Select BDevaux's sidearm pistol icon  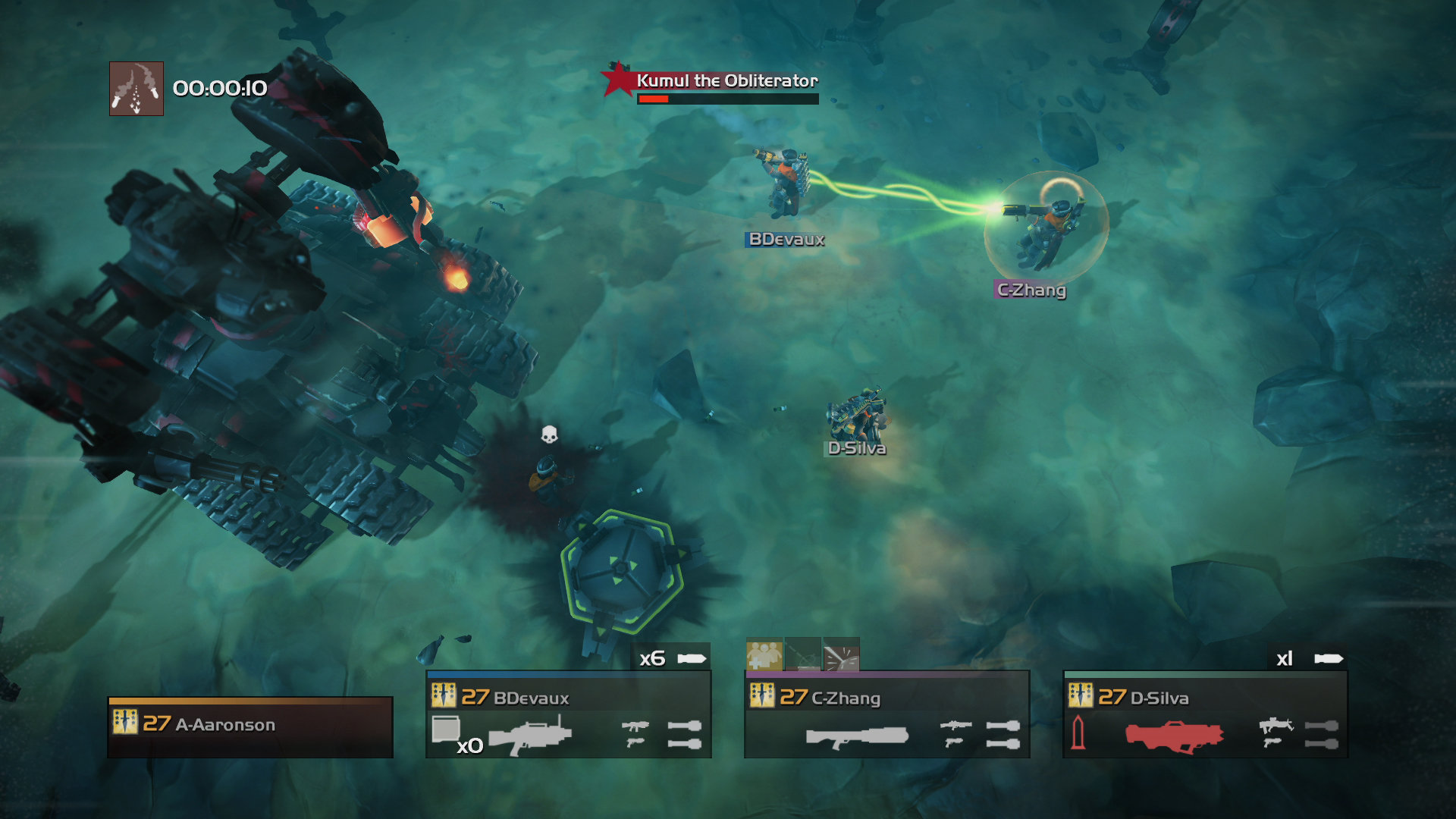(x=636, y=744)
